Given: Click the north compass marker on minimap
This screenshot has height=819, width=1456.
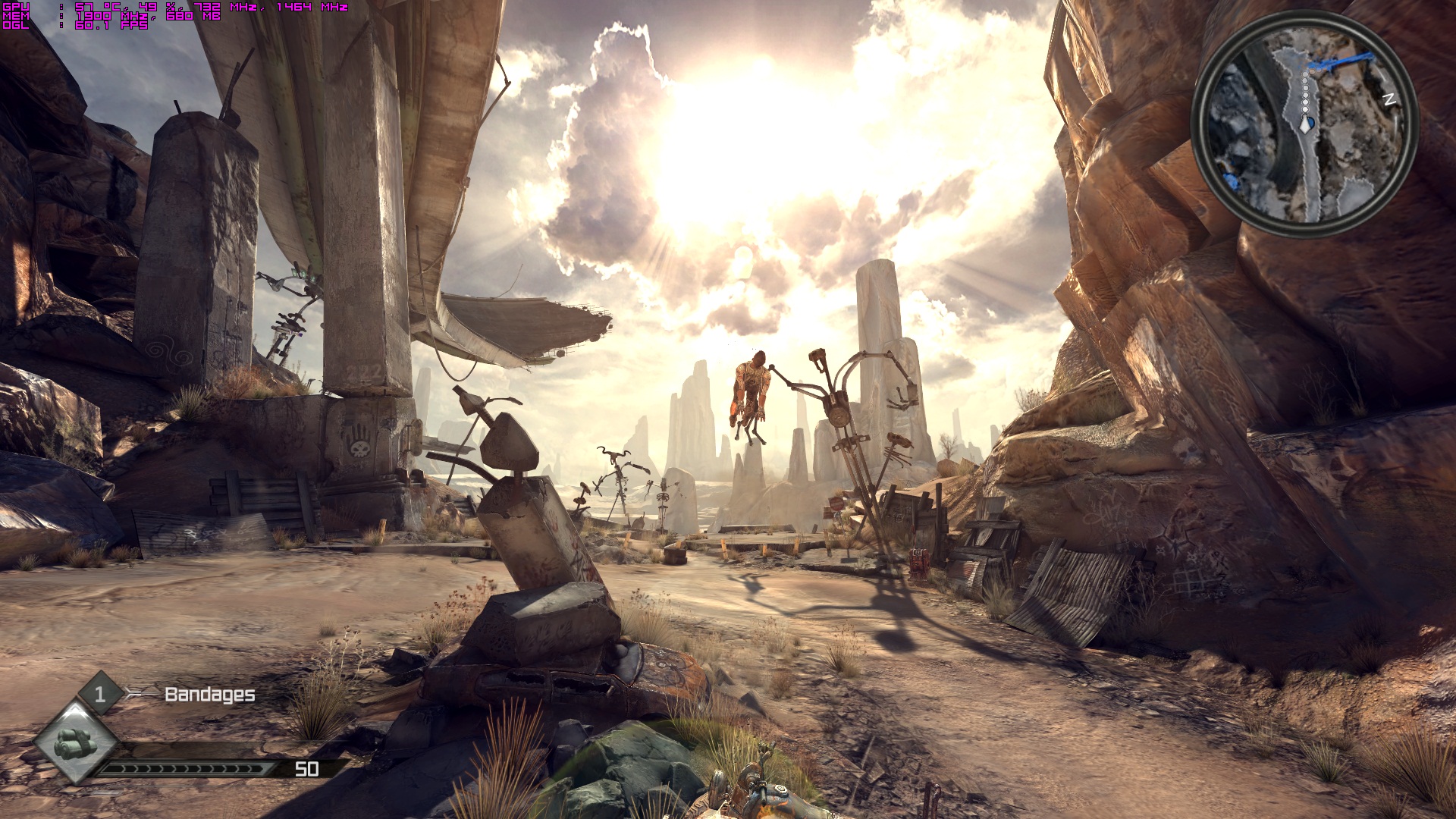Looking at the screenshot, I should pyautogui.click(x=1389, y=99).
